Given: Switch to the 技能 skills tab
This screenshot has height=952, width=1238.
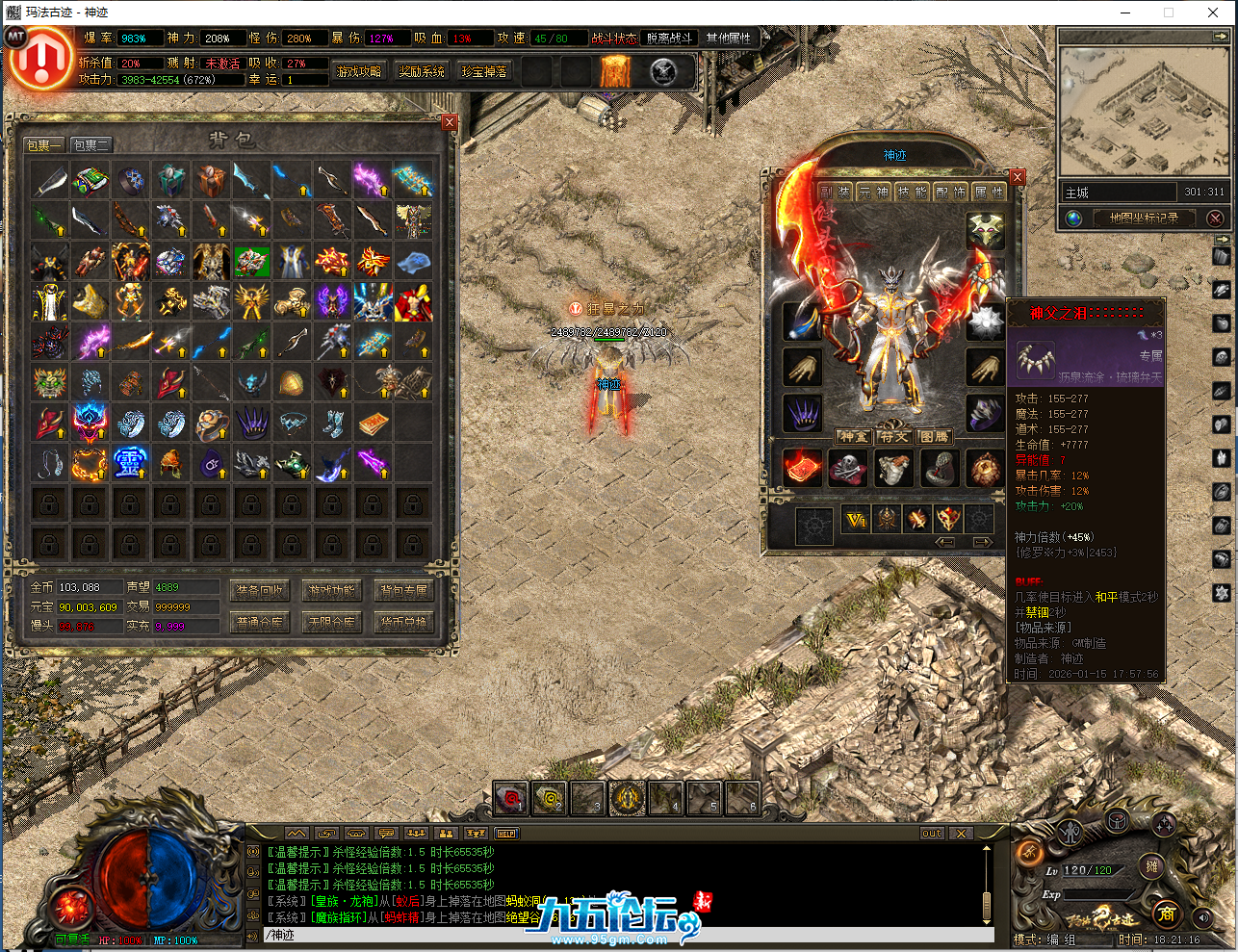Looking at the screenshot, I should pyautogui.click(x=913, y=193).
